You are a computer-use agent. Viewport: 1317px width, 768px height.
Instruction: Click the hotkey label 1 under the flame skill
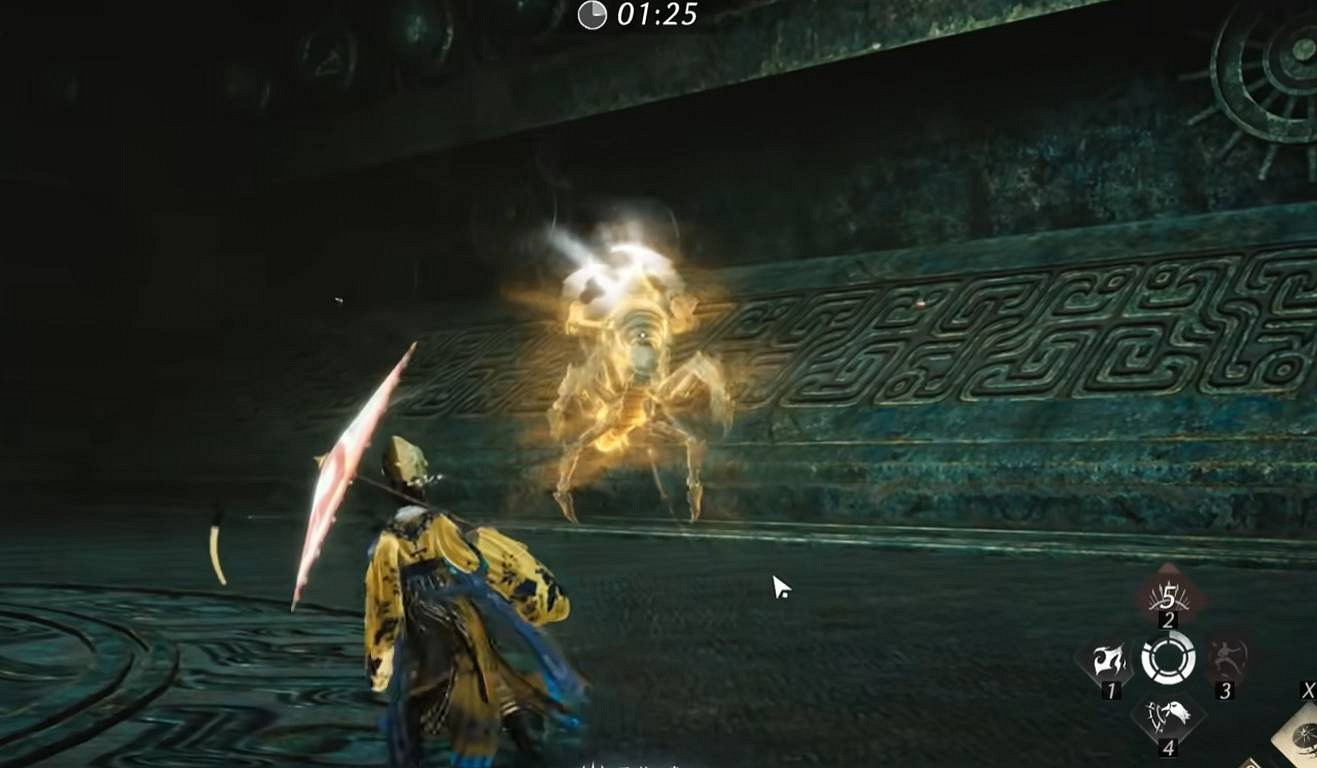click(x=1110, y=690)
